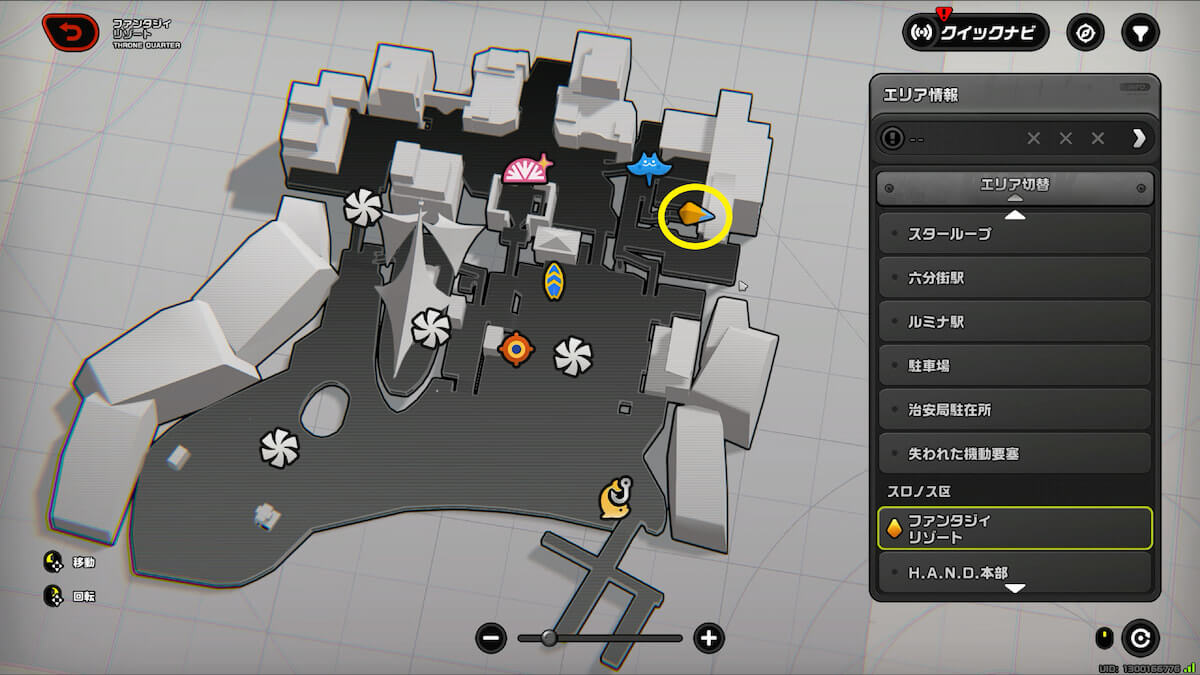Select the blue manta ray map marker
1200x675 pixels.
pyautogui.click(x=649, y=165)
